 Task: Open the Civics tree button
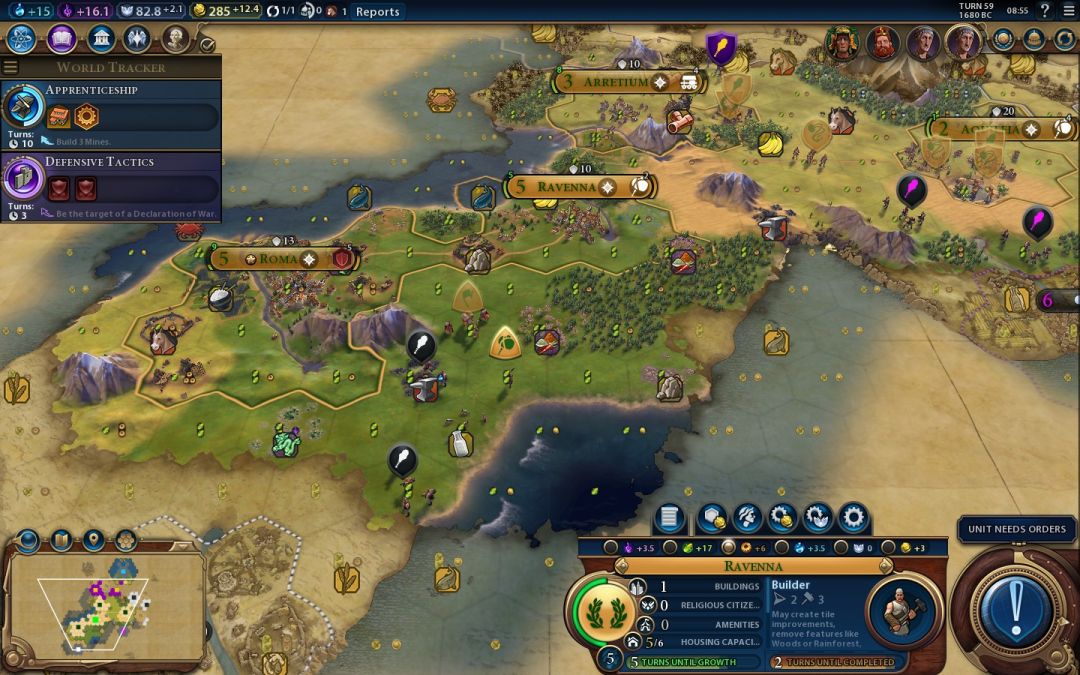click(x=61, y=39)
